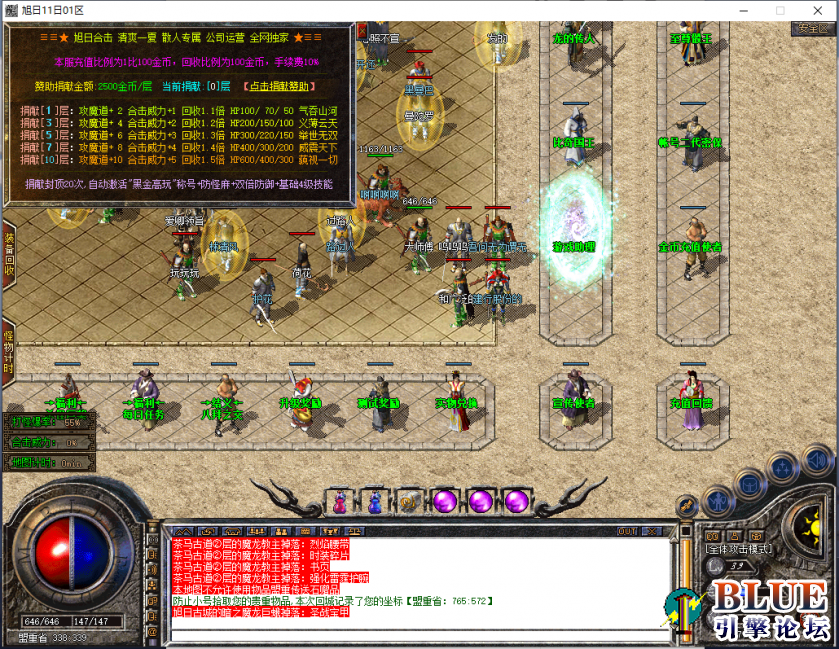Open the bag round button
839x649 pixels.
[x=751, y=485]
